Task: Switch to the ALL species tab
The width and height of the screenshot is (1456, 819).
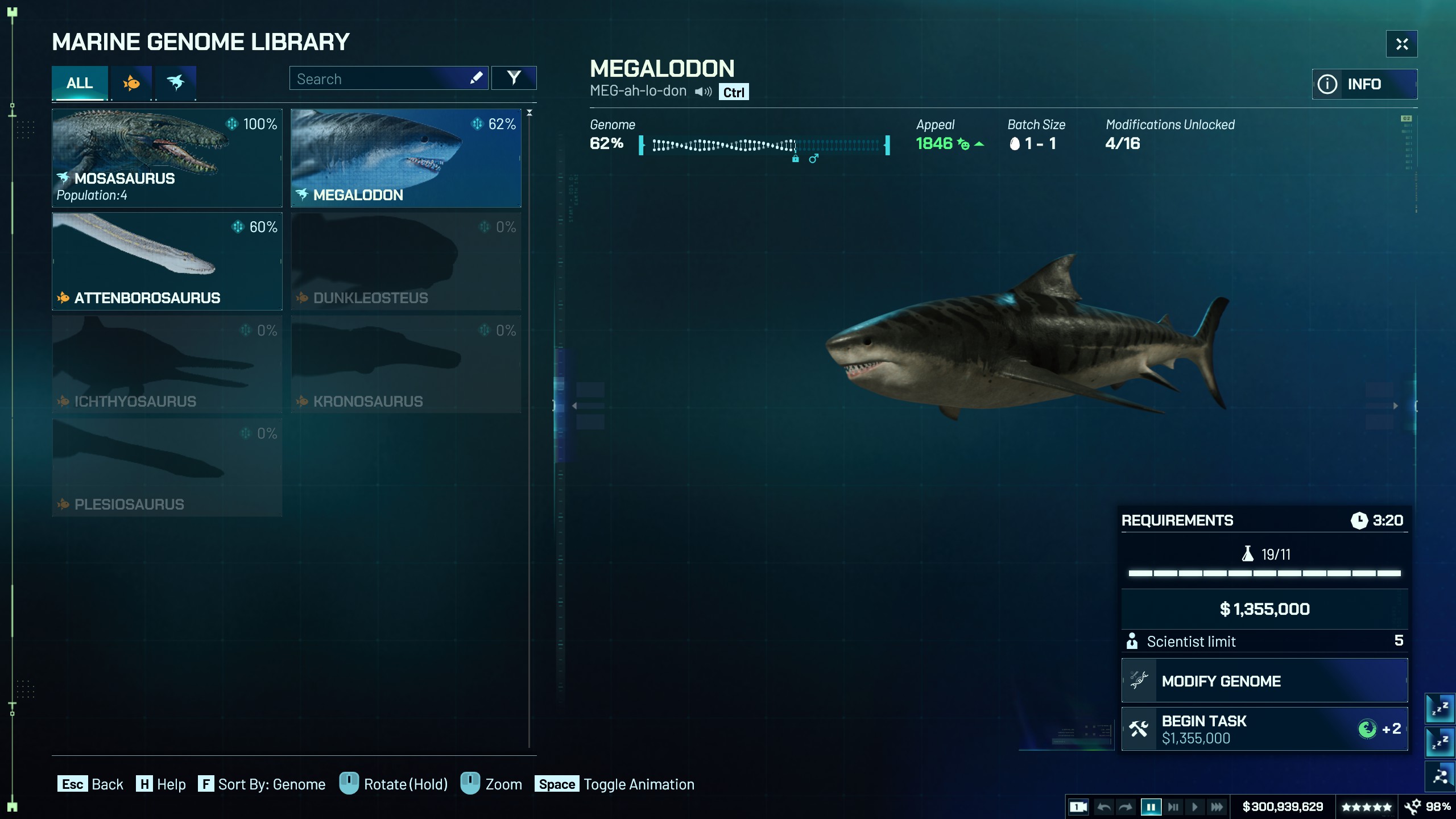Action: click(80, 83)
